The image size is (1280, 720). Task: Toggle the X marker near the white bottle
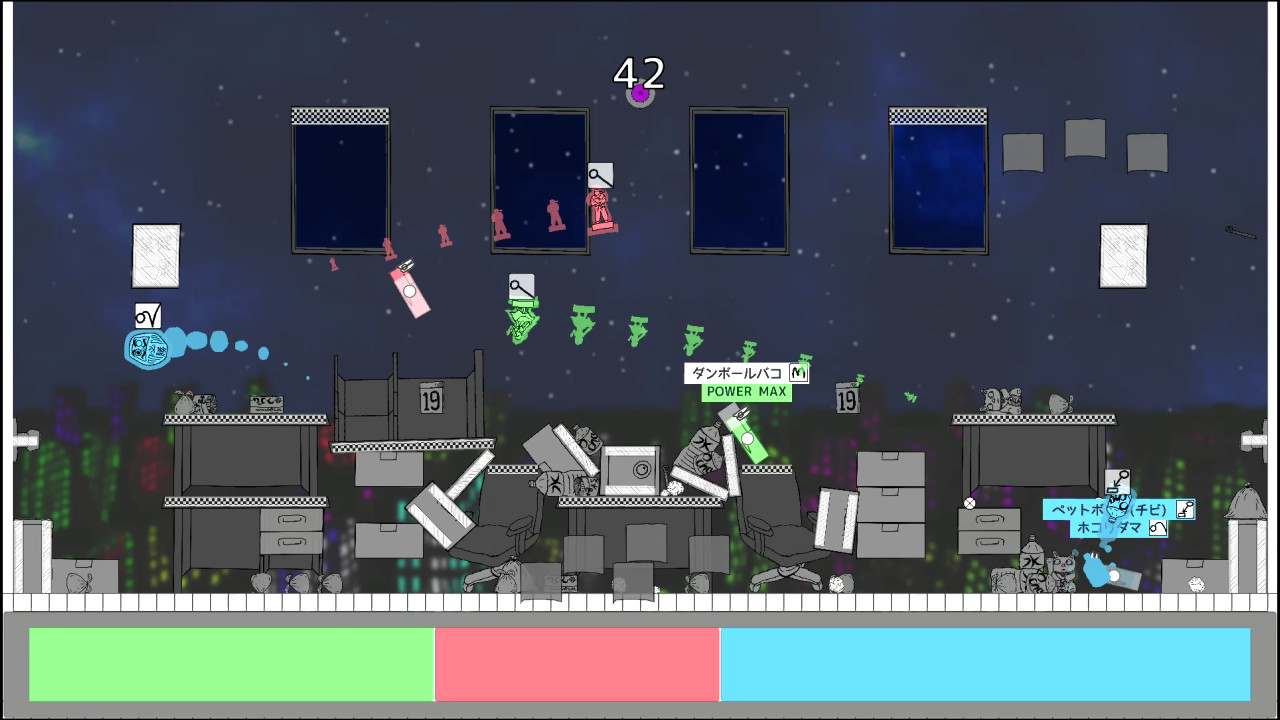969,503
